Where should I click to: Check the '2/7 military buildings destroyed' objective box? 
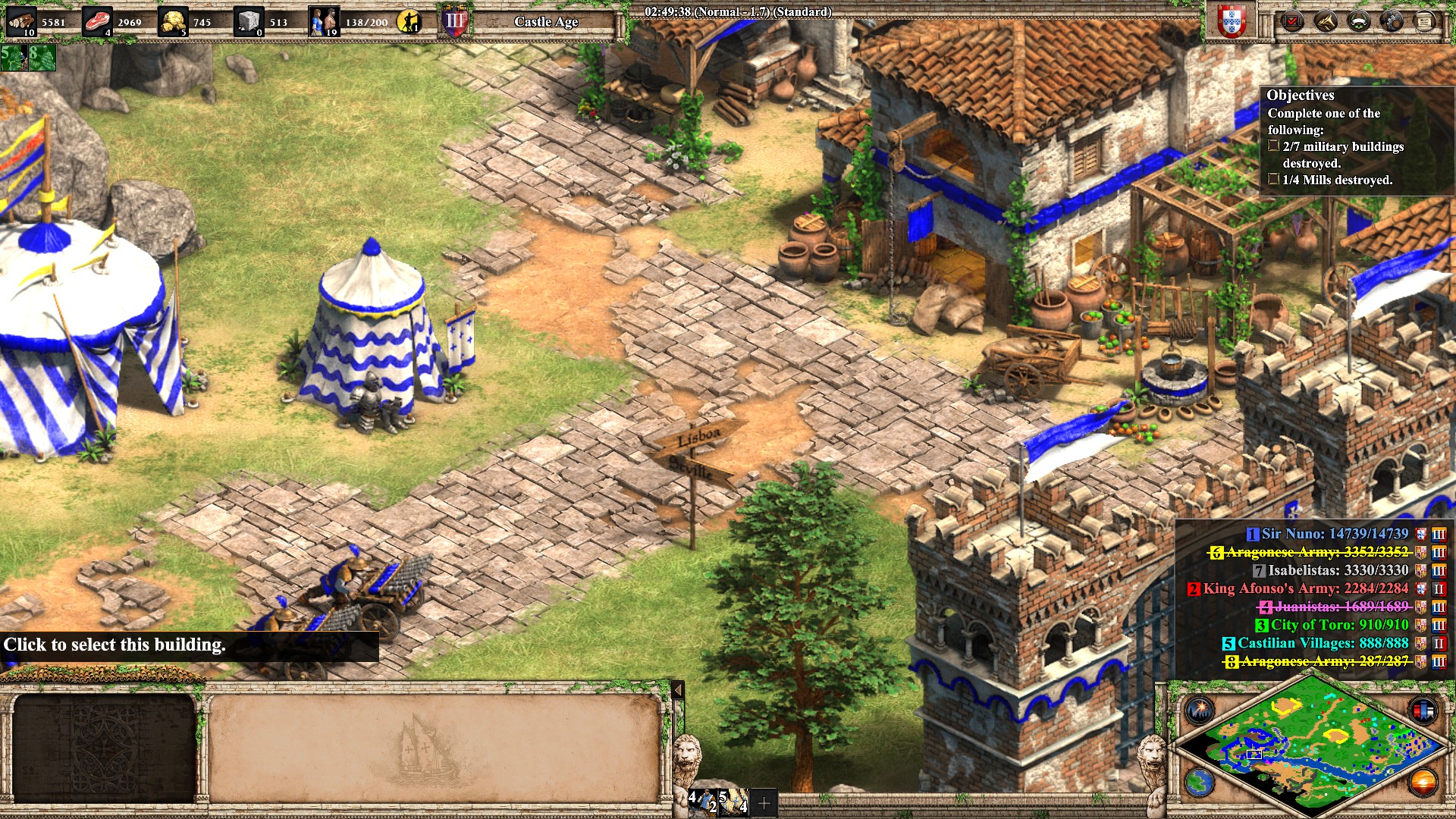click(x=1272, y=145)
